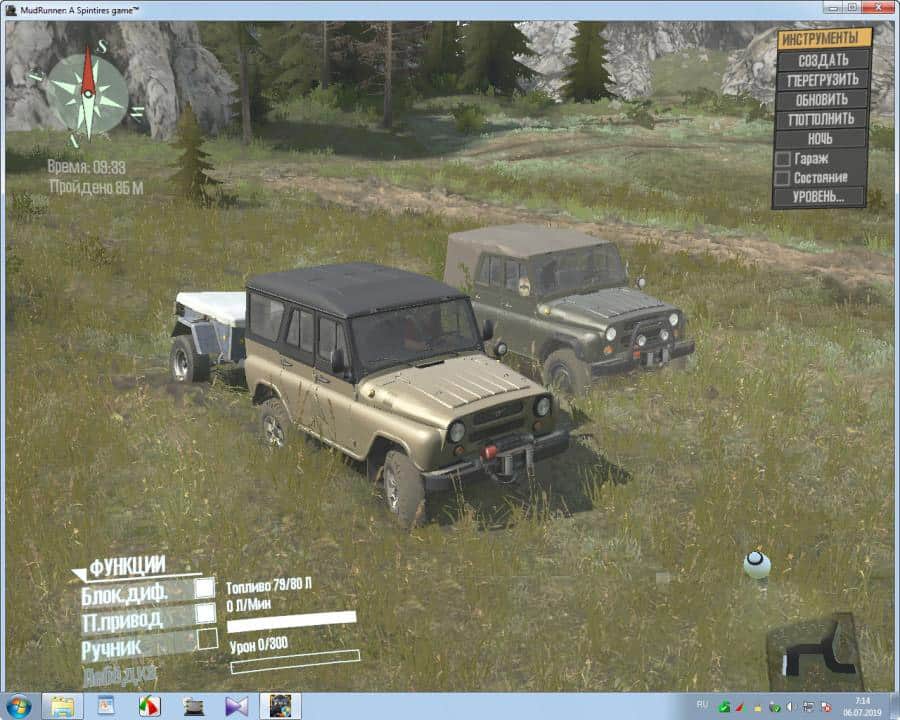Switch to night with Ночь button
This screenshot has width=900, height=720.
(823, 138)
